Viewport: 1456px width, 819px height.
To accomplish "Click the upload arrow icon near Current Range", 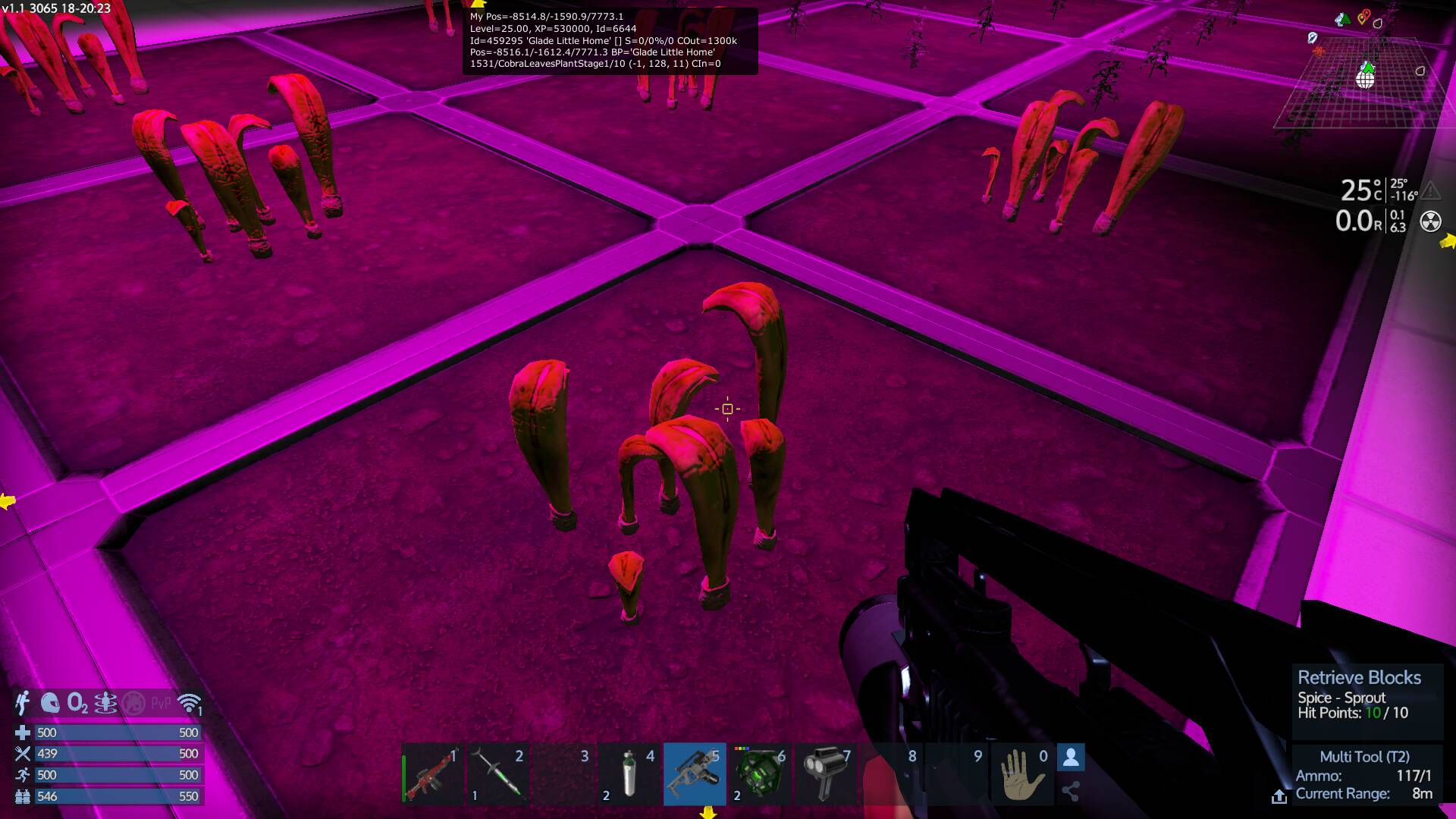I will pyautogui.click(x=1279, y=796).
